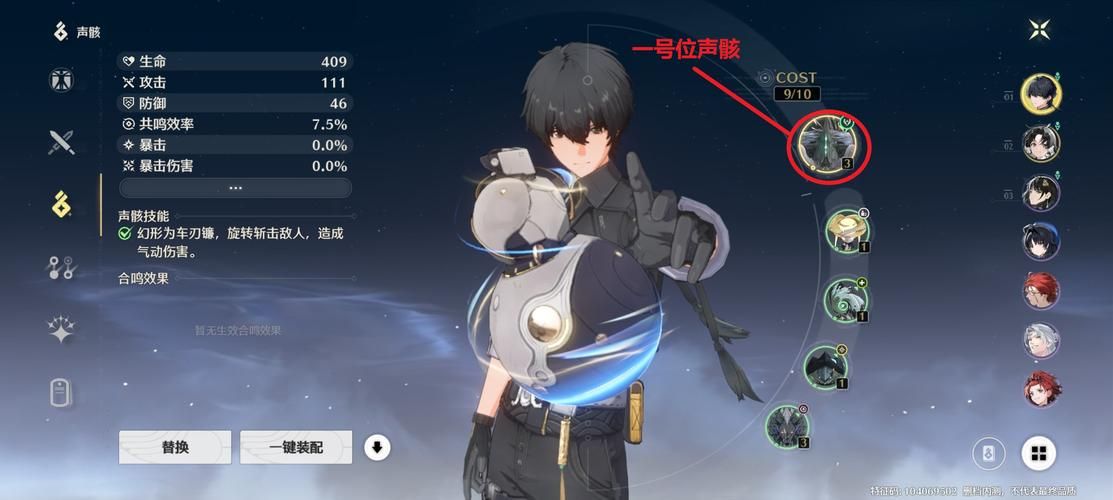Choose the silver-haired character portrait
This screenshot has width=1113, height=500.
(x=1041, y=339)
